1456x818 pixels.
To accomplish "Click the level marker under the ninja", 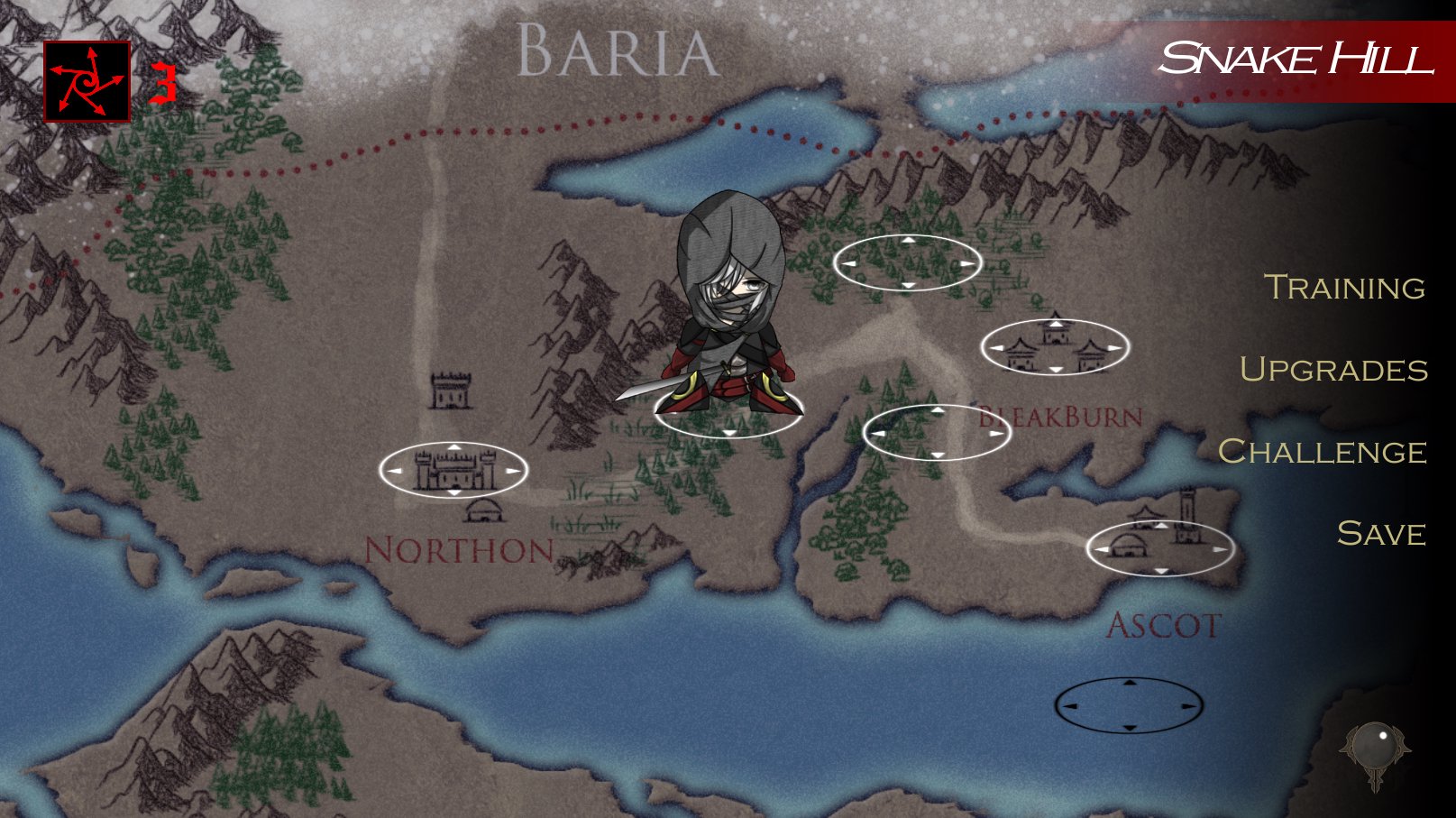I will point(728,413).
